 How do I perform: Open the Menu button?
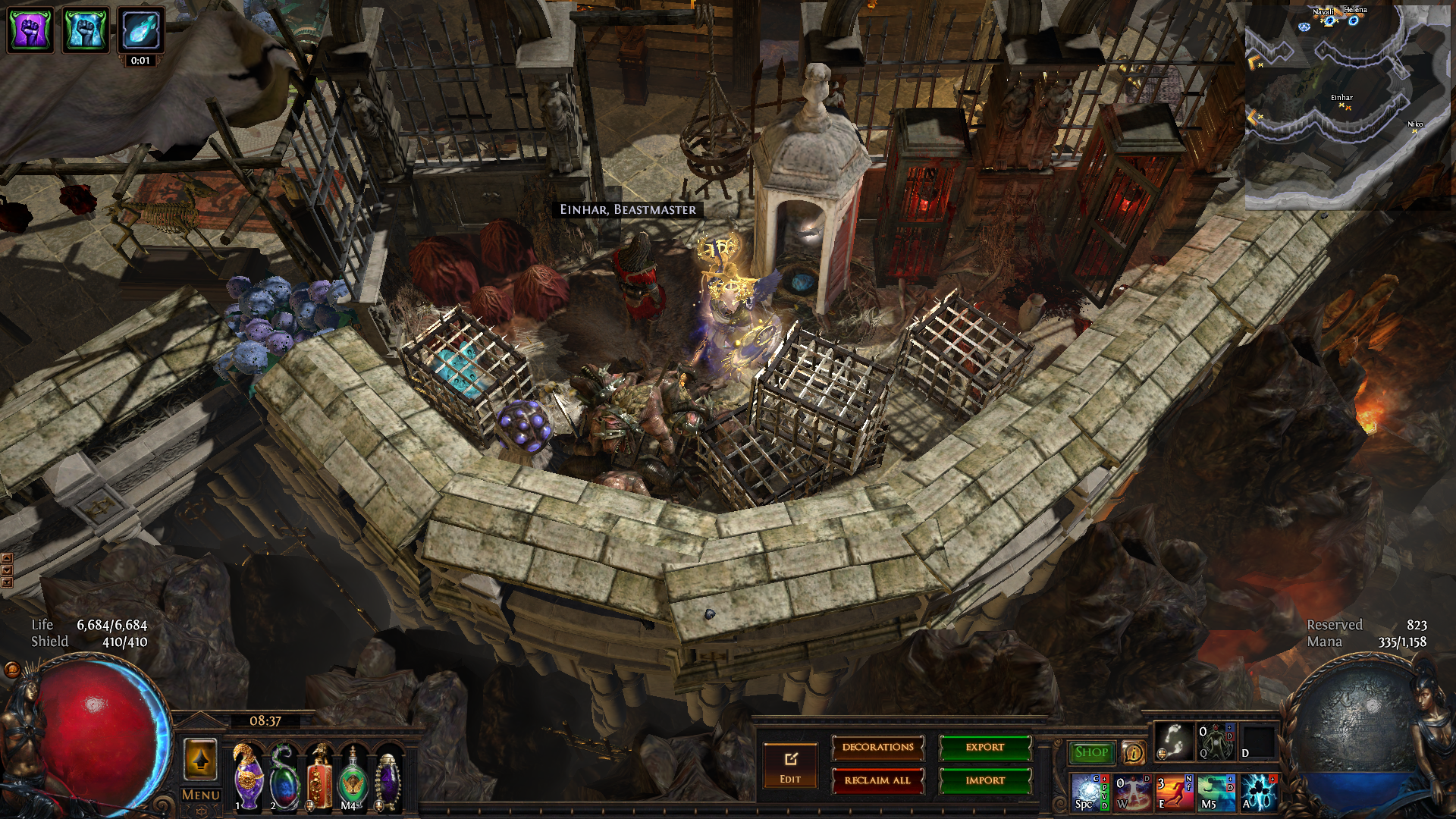click(201, 795)
